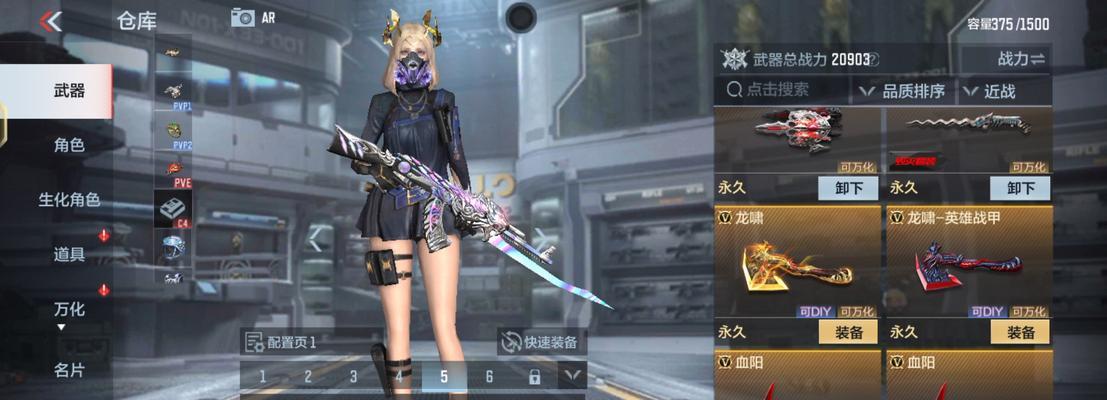Screen dimensions: 1107x400
Task: Switch to loadout page 3
Action: point(353,377)
